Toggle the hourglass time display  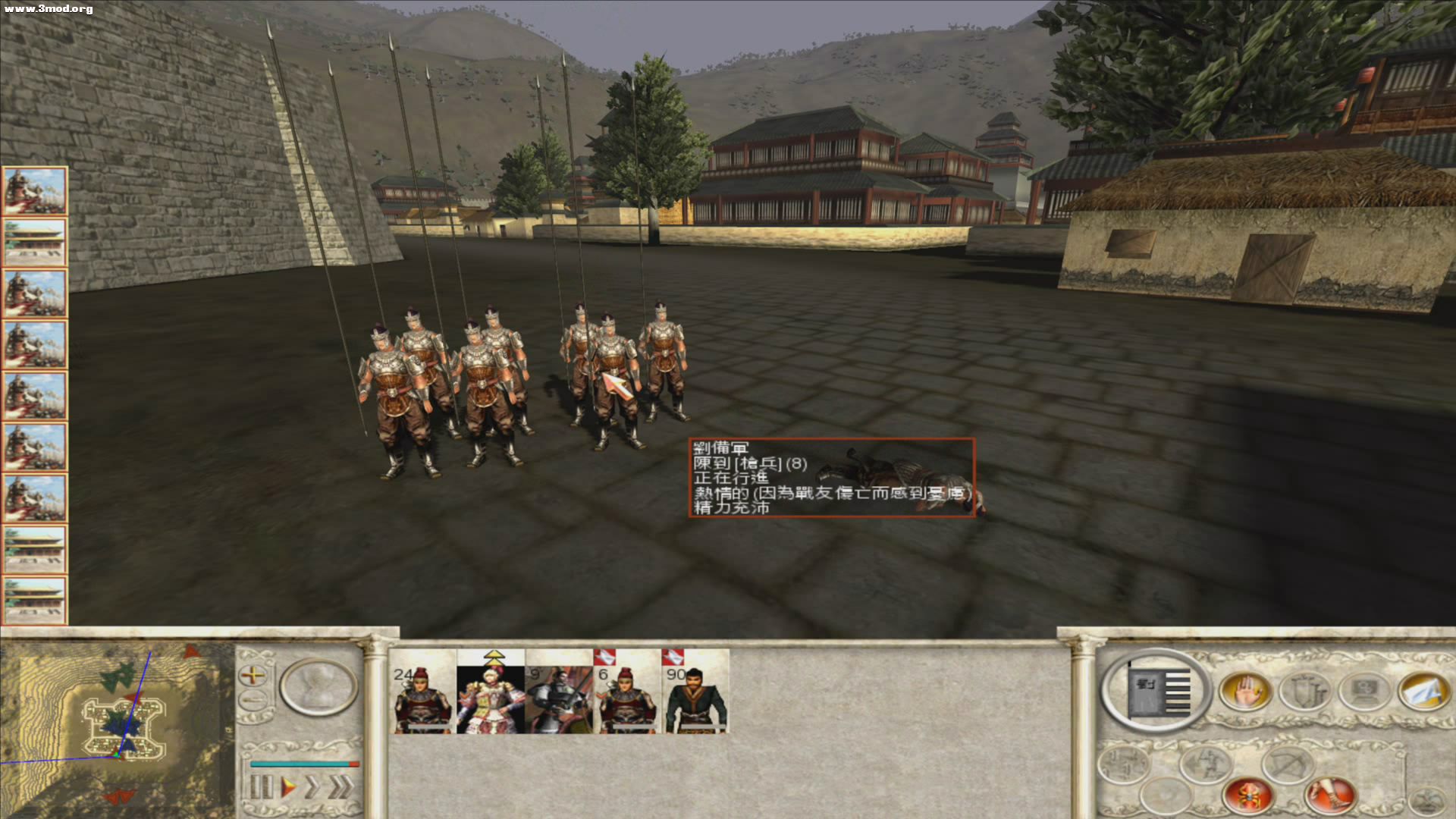(317, 688)
